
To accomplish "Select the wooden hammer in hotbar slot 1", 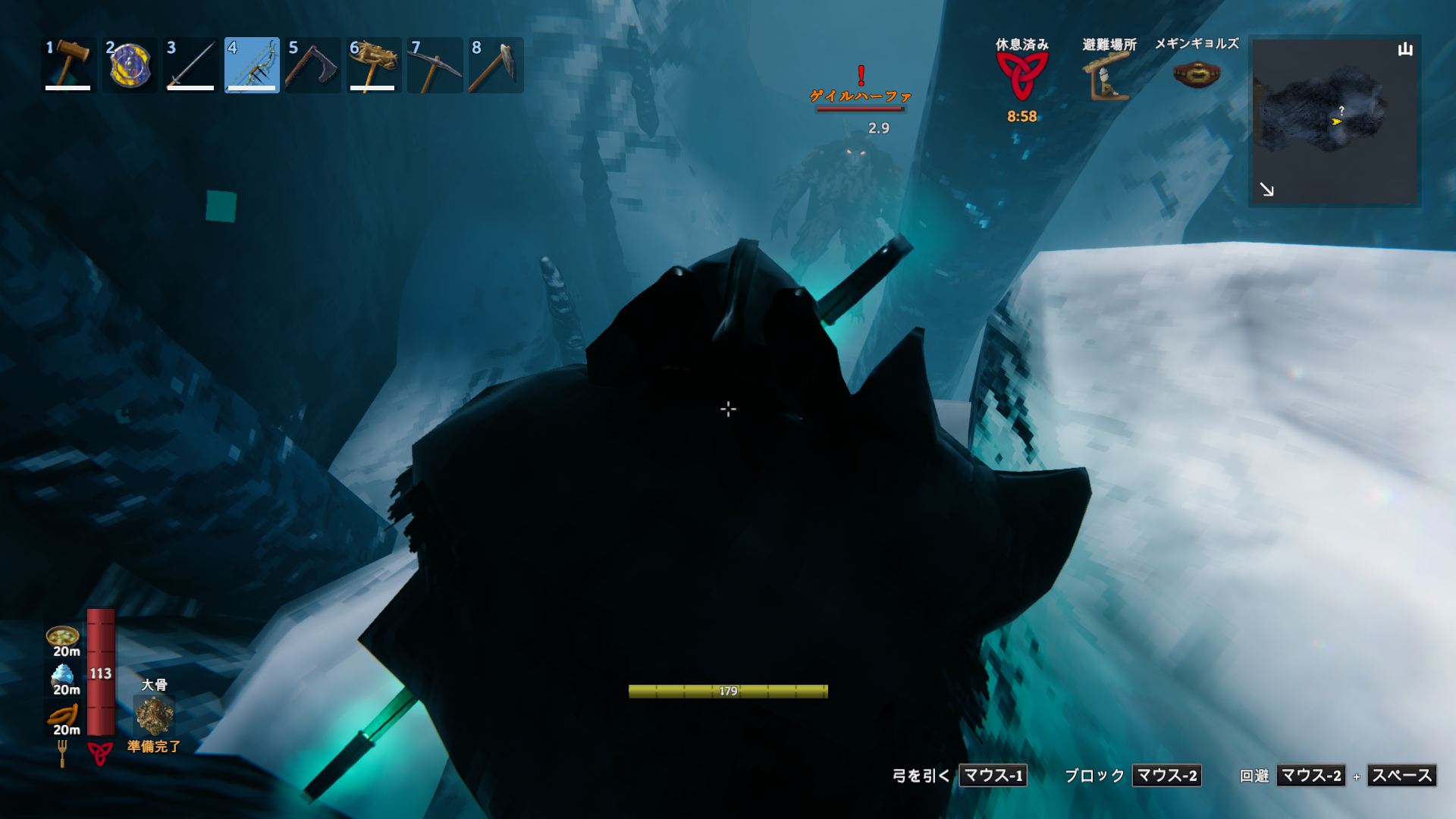I will pyautogui.click(x=68, y=65).
